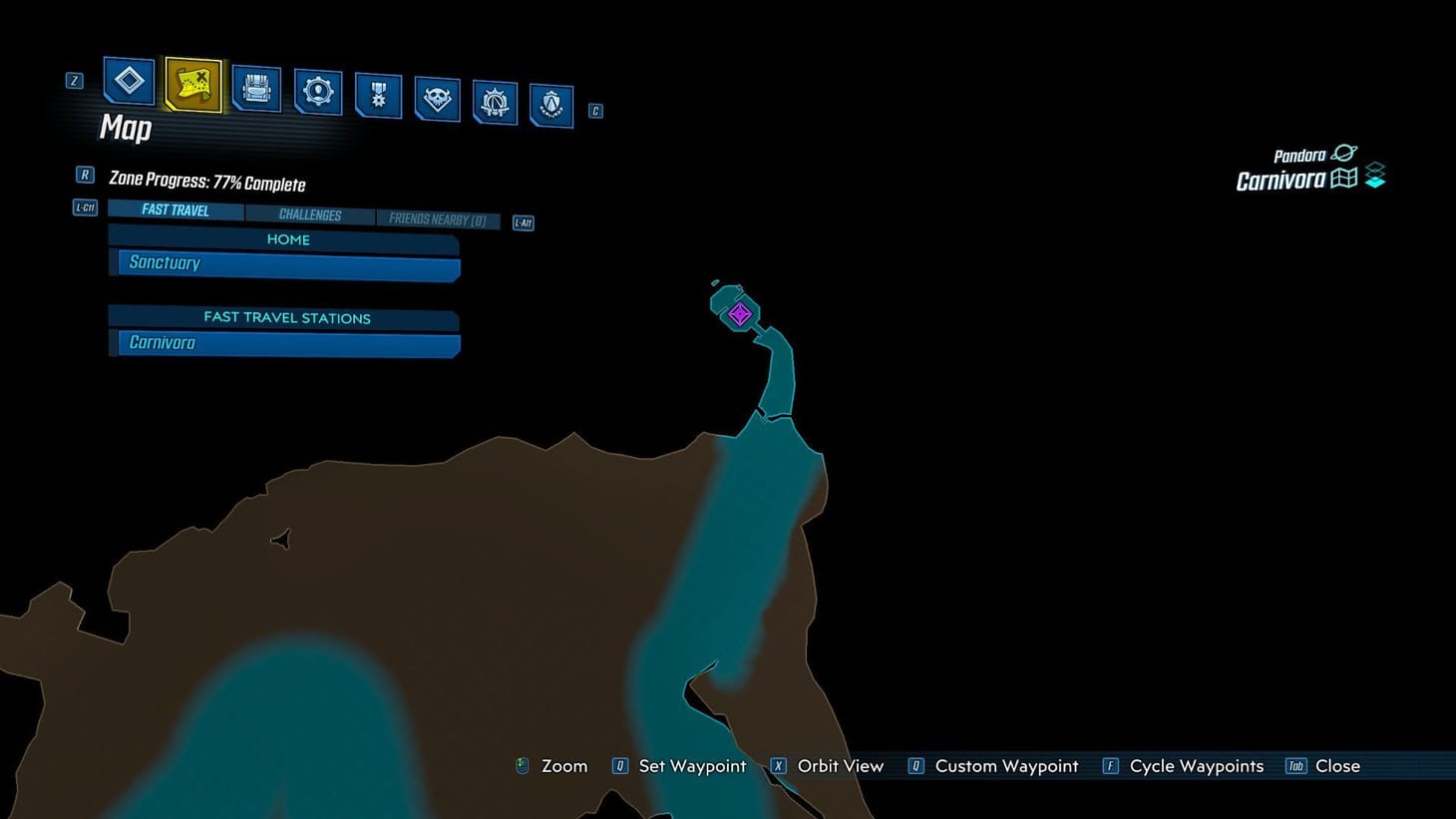The image size is (1456, 819).
Task: Click the purple fast travel station marker
Action: [738, 313]
